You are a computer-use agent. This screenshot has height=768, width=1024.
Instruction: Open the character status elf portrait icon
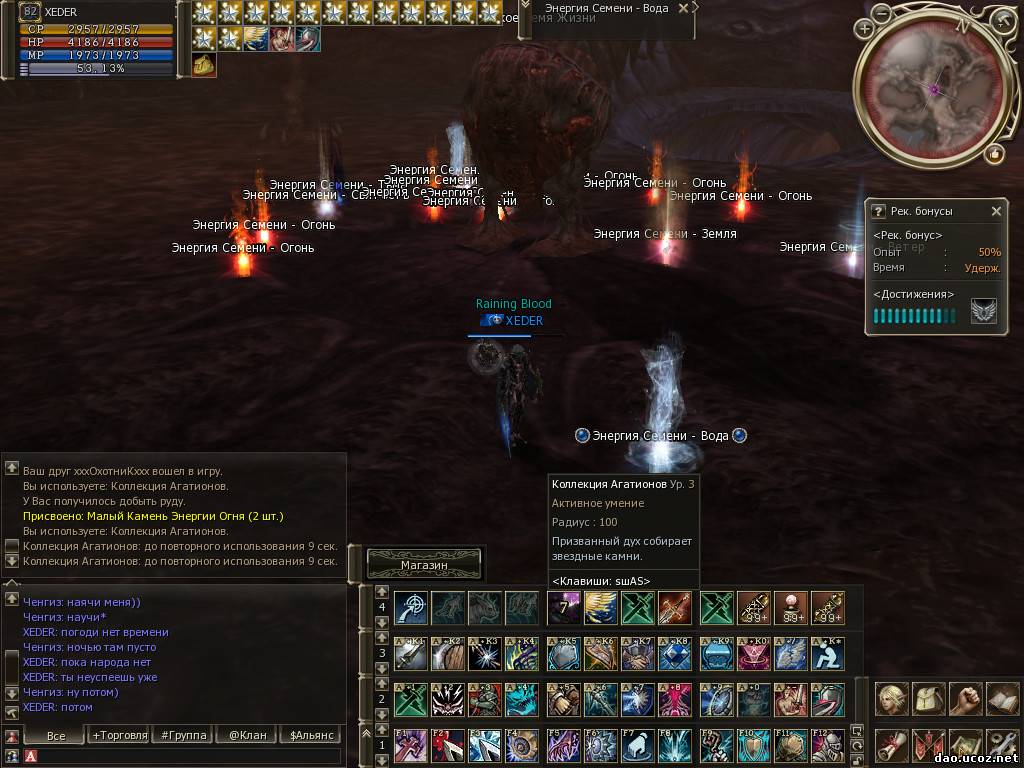[x=892, y=699]
